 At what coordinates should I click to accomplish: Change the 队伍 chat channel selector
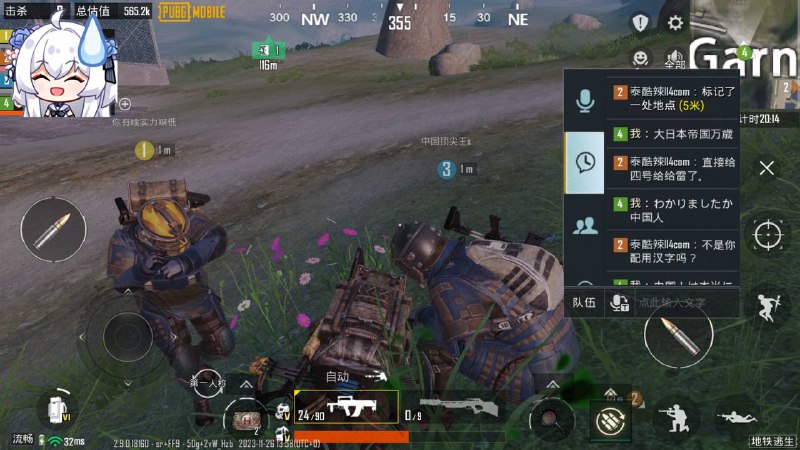[583, 302]
